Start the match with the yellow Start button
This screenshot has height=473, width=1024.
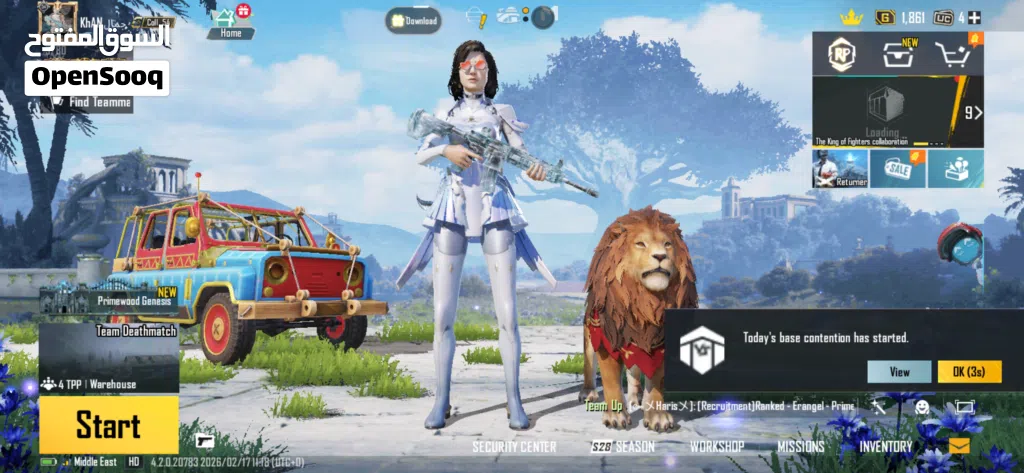[x=108, y=424]
